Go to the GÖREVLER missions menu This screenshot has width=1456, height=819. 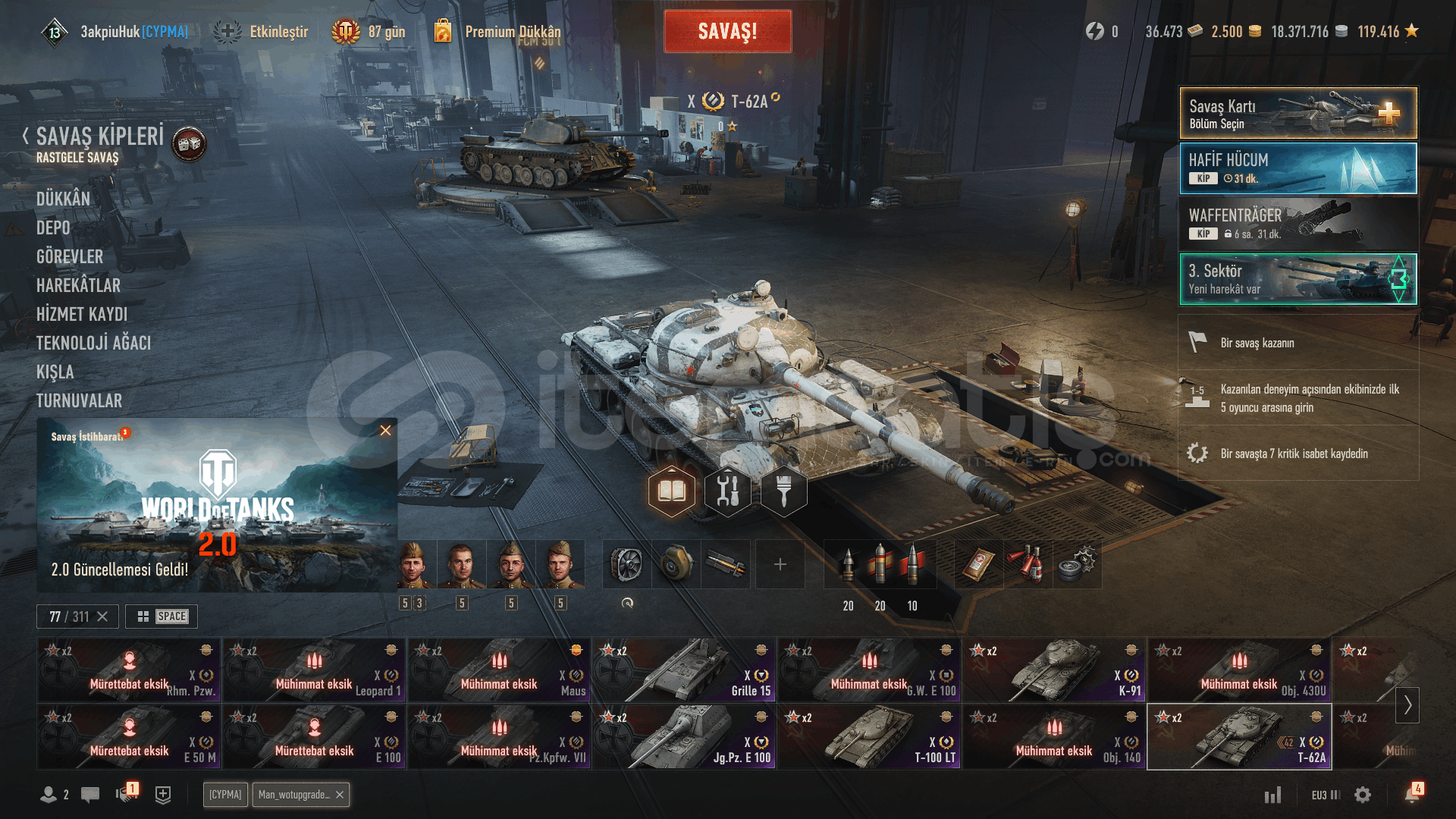click(70, 256)
